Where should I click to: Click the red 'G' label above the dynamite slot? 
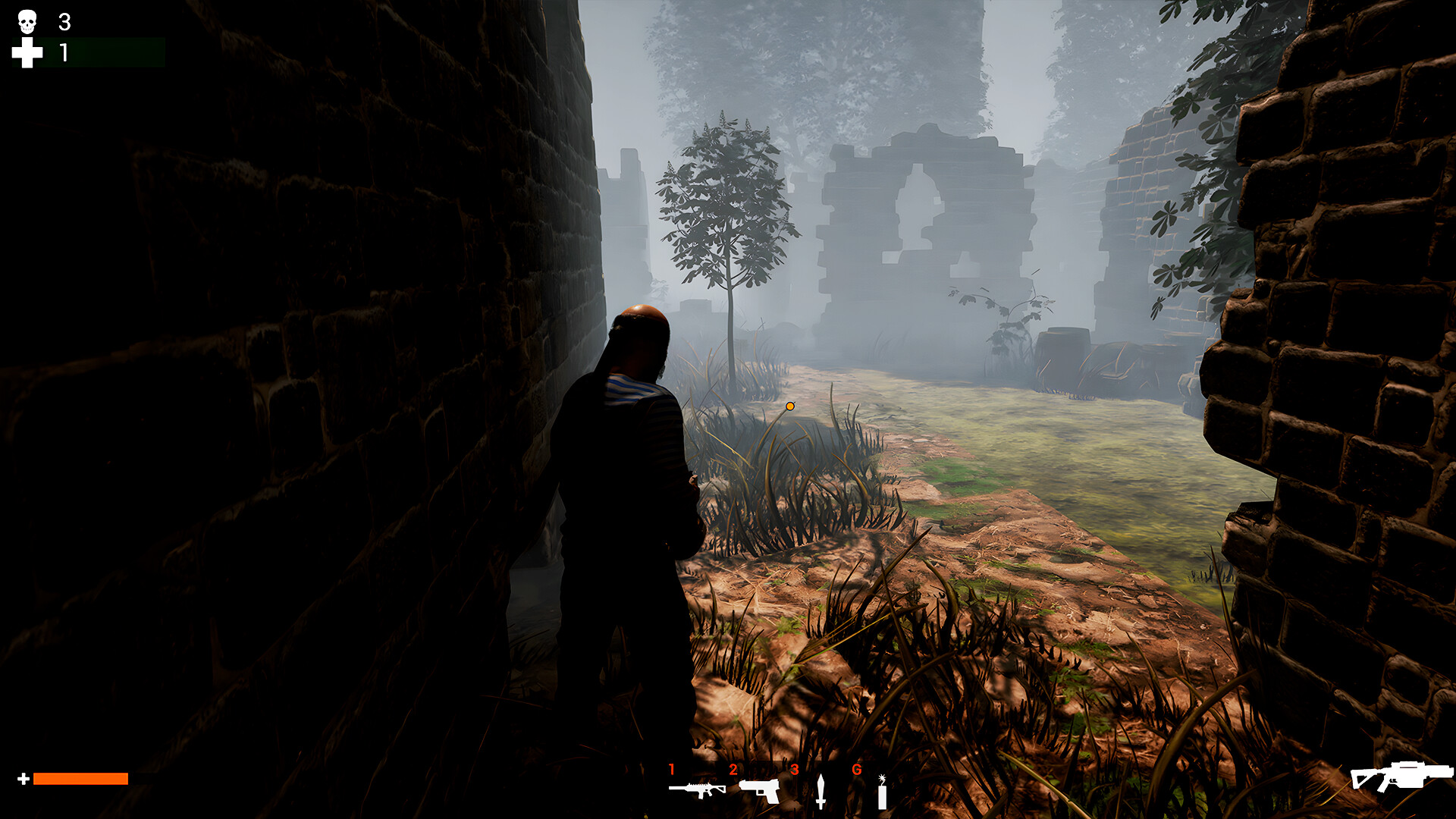858,769
